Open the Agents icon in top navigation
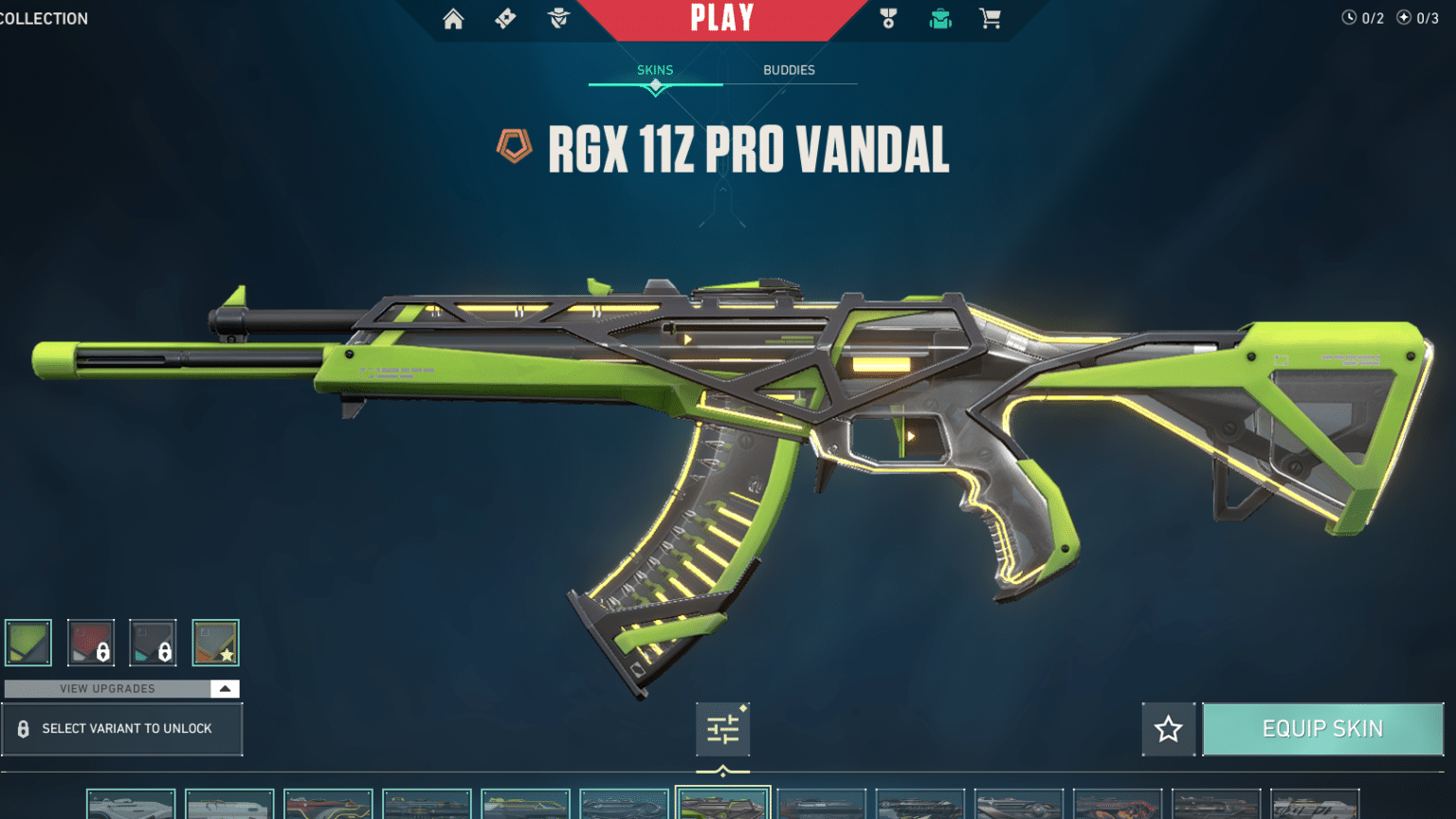The height and width of the screenshot is (819, 1456). coord(557,19)
